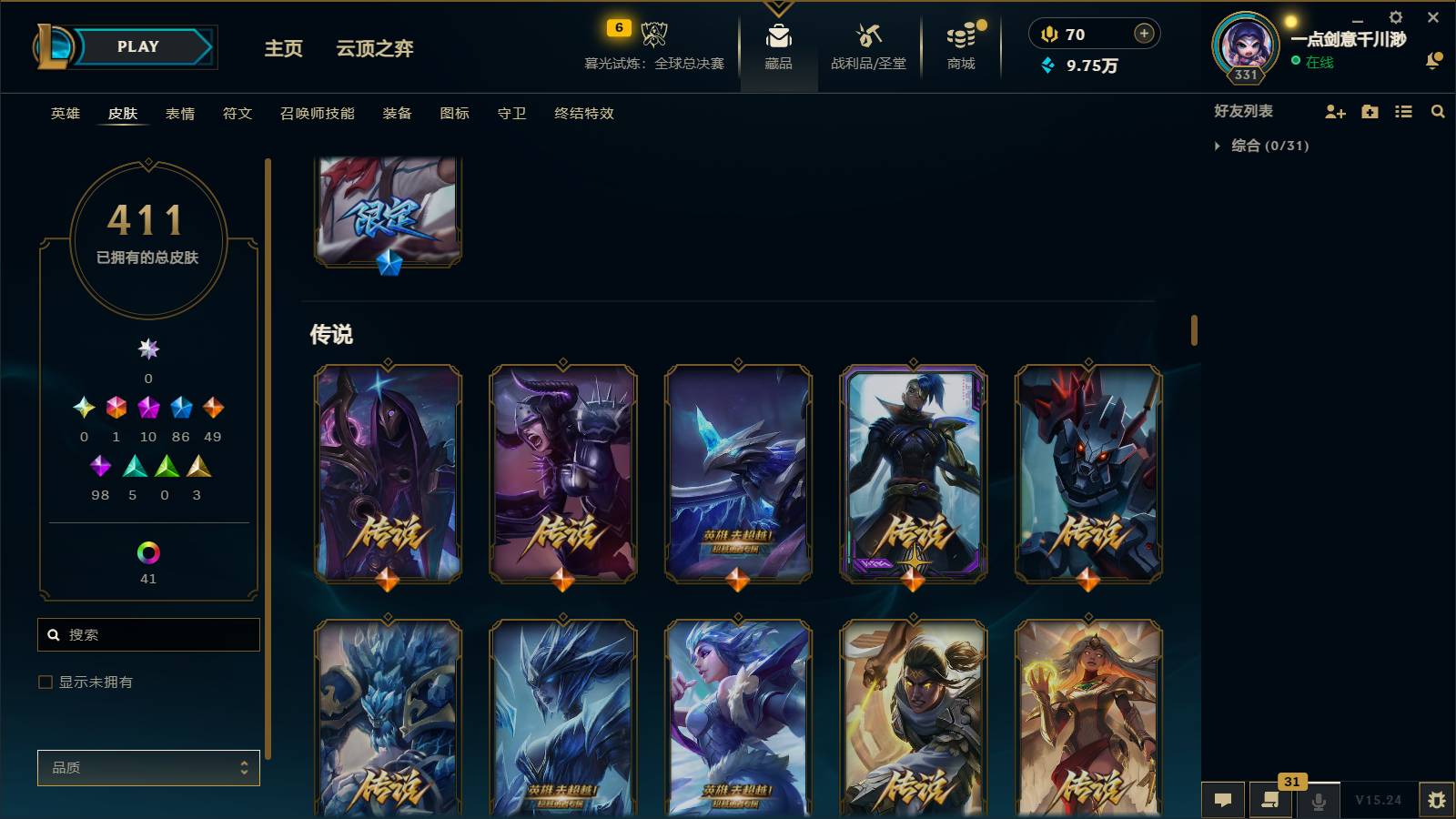This screenshot has width=1456, height=819.
Task: Click the add friend icon
Action: (1335, 112)
